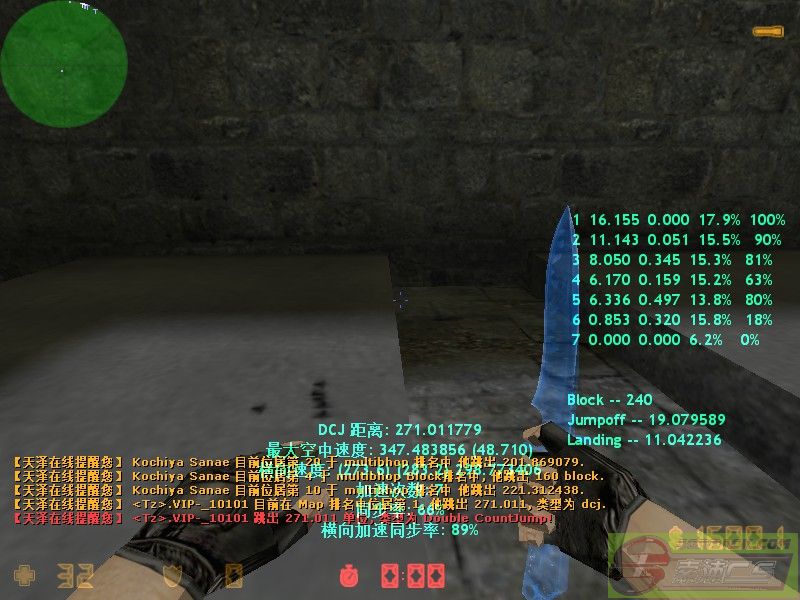Click the round timer stopwatch icon

[x=348, y=576]
